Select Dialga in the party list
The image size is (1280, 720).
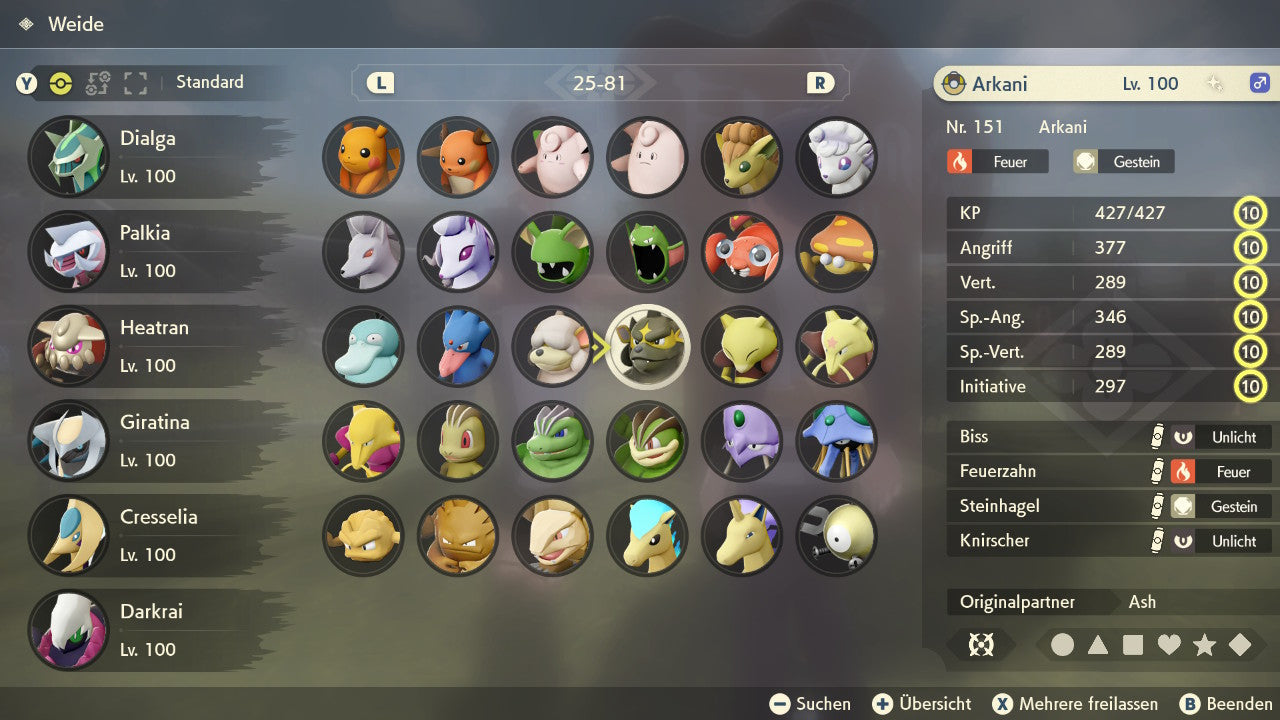(x=150, y=157)
